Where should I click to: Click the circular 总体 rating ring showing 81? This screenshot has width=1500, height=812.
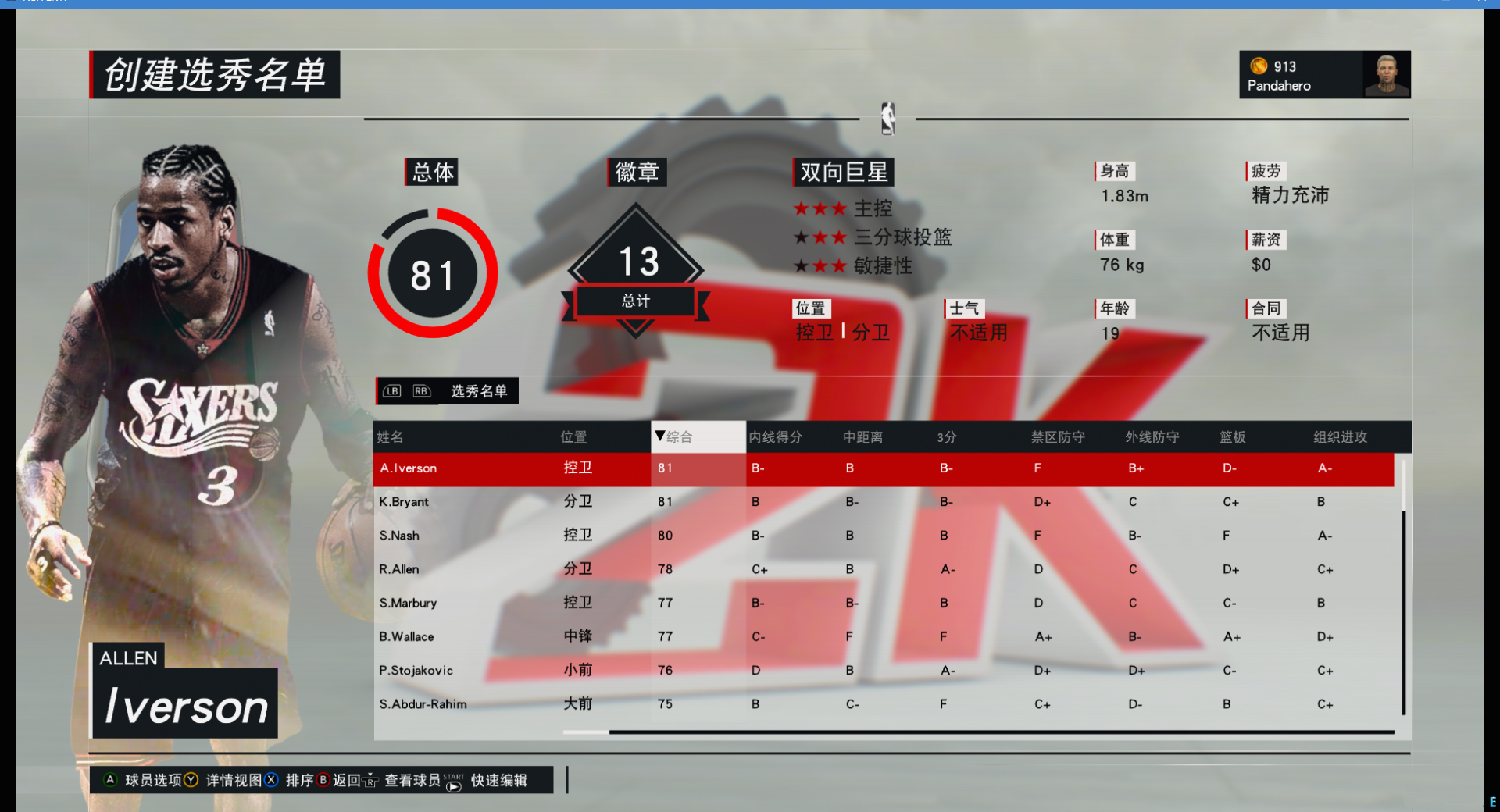tap(432, 272)
